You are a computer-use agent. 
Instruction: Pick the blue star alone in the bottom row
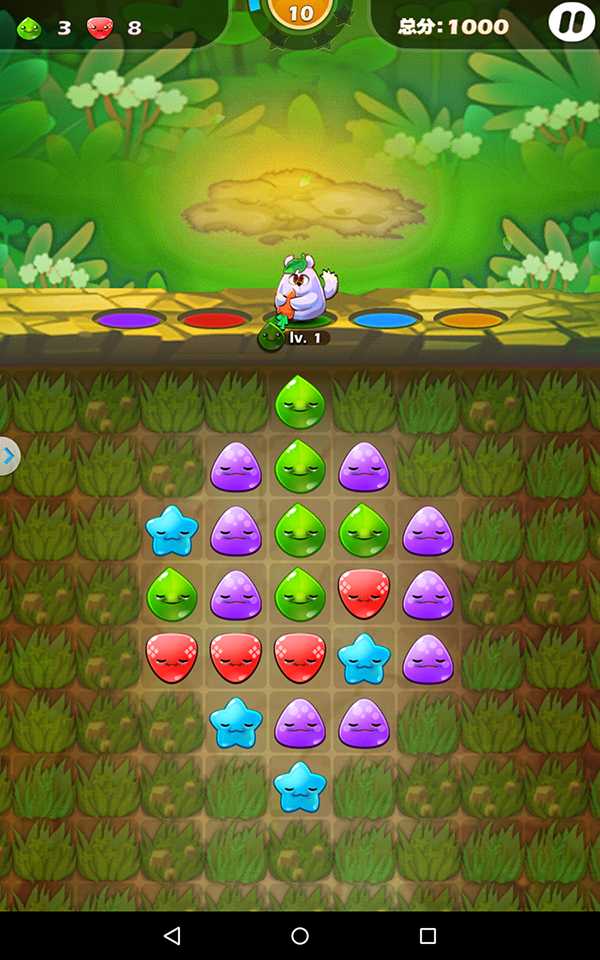tap(300, 786)
